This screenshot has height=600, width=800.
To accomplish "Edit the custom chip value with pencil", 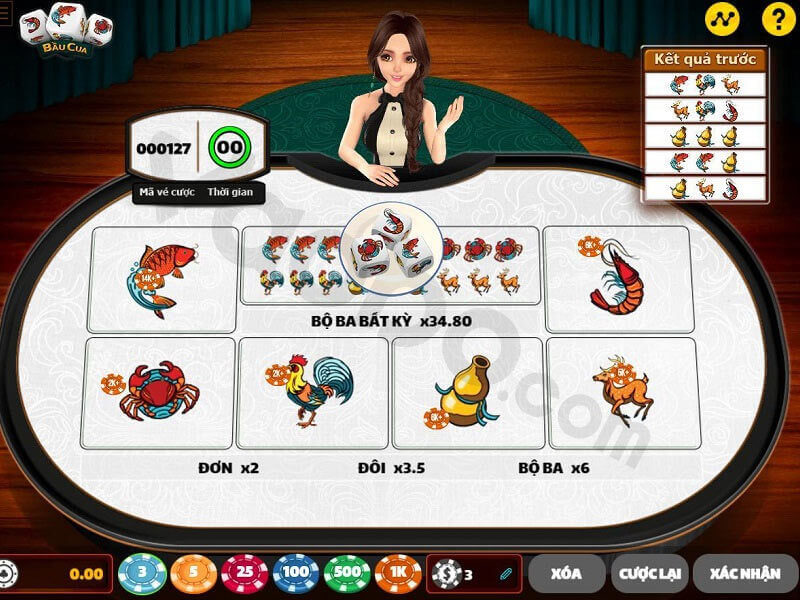I will point(506,574).
